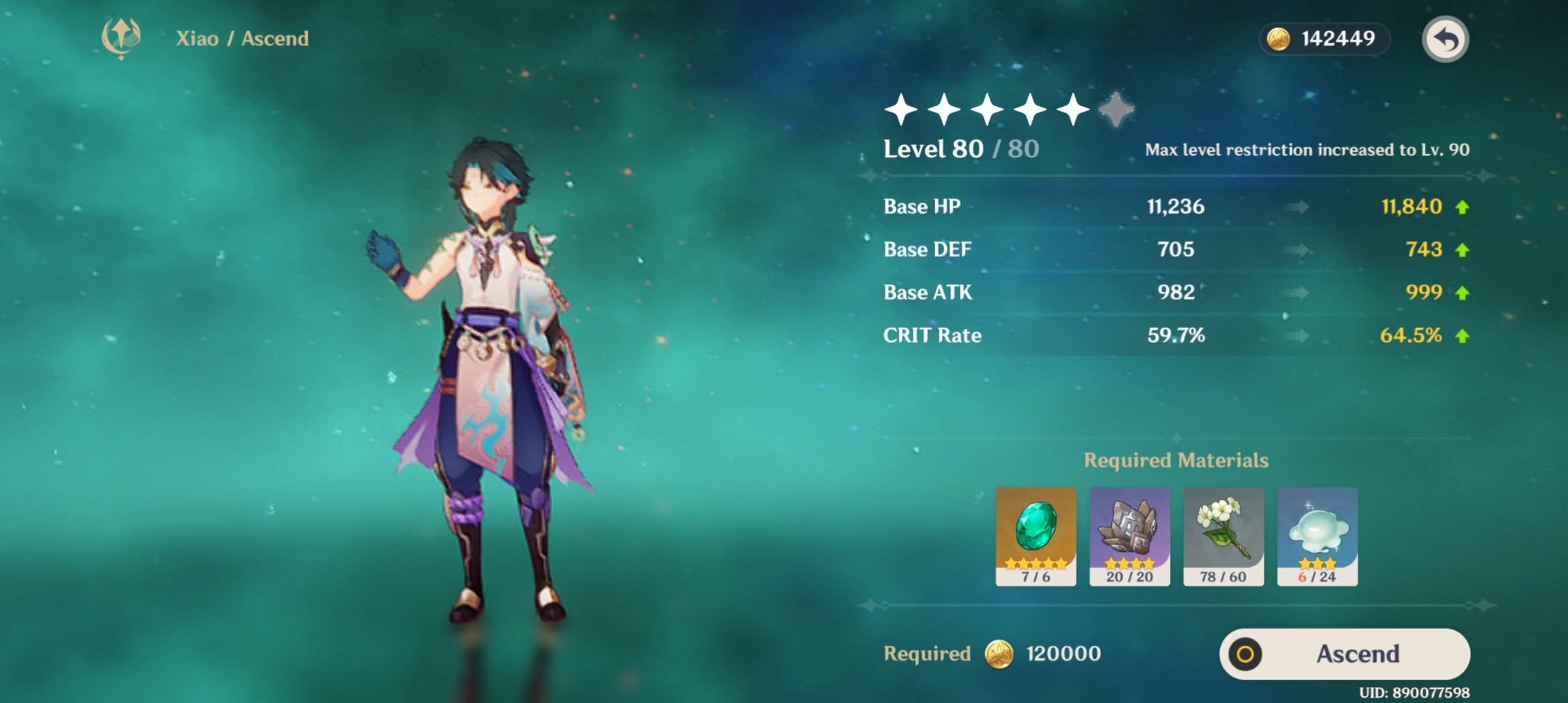View the Qingxin white flower material

tap(1223, 536)
